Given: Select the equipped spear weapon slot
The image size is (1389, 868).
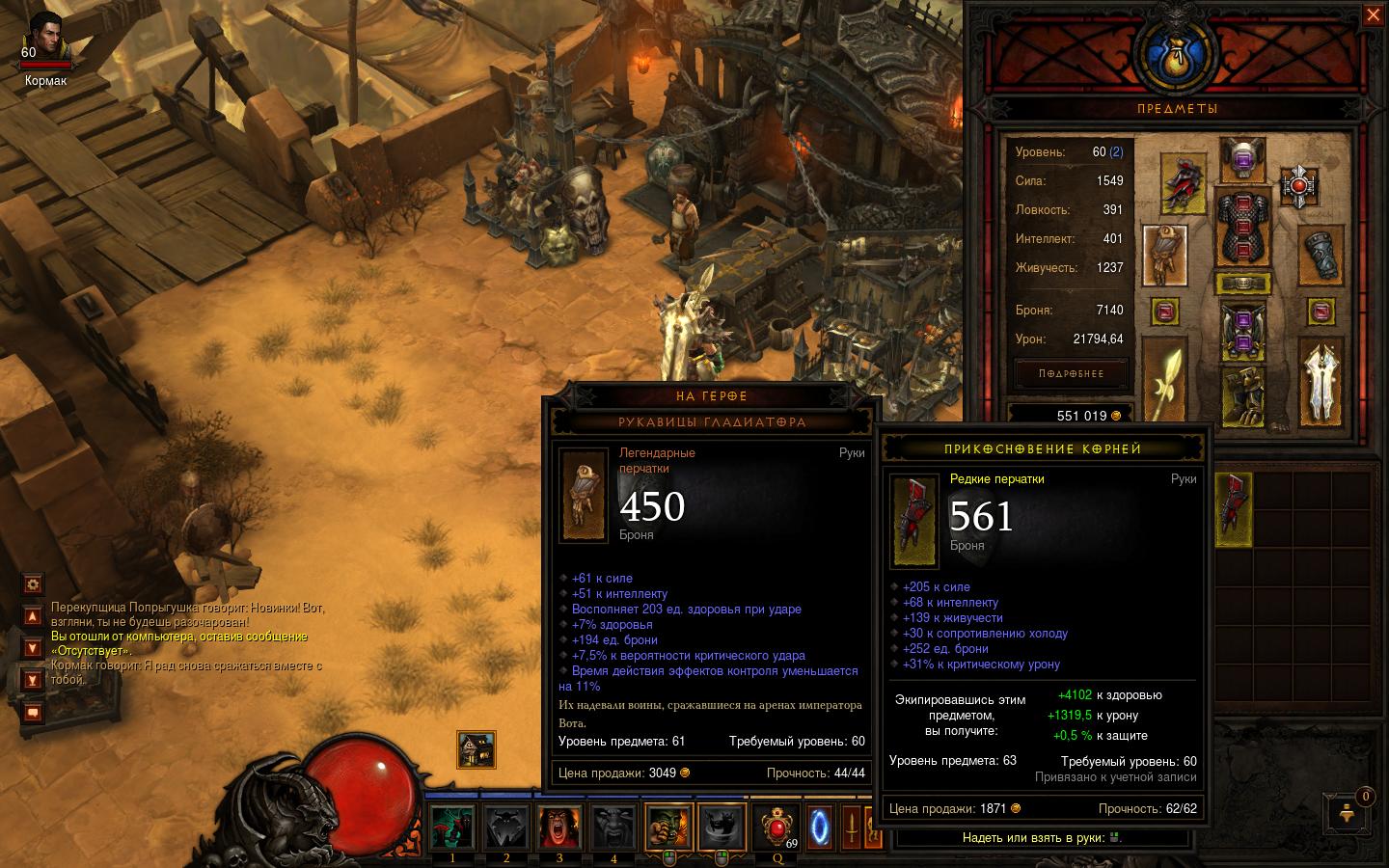Looking at the screenshot, I should click(1165, 378).
